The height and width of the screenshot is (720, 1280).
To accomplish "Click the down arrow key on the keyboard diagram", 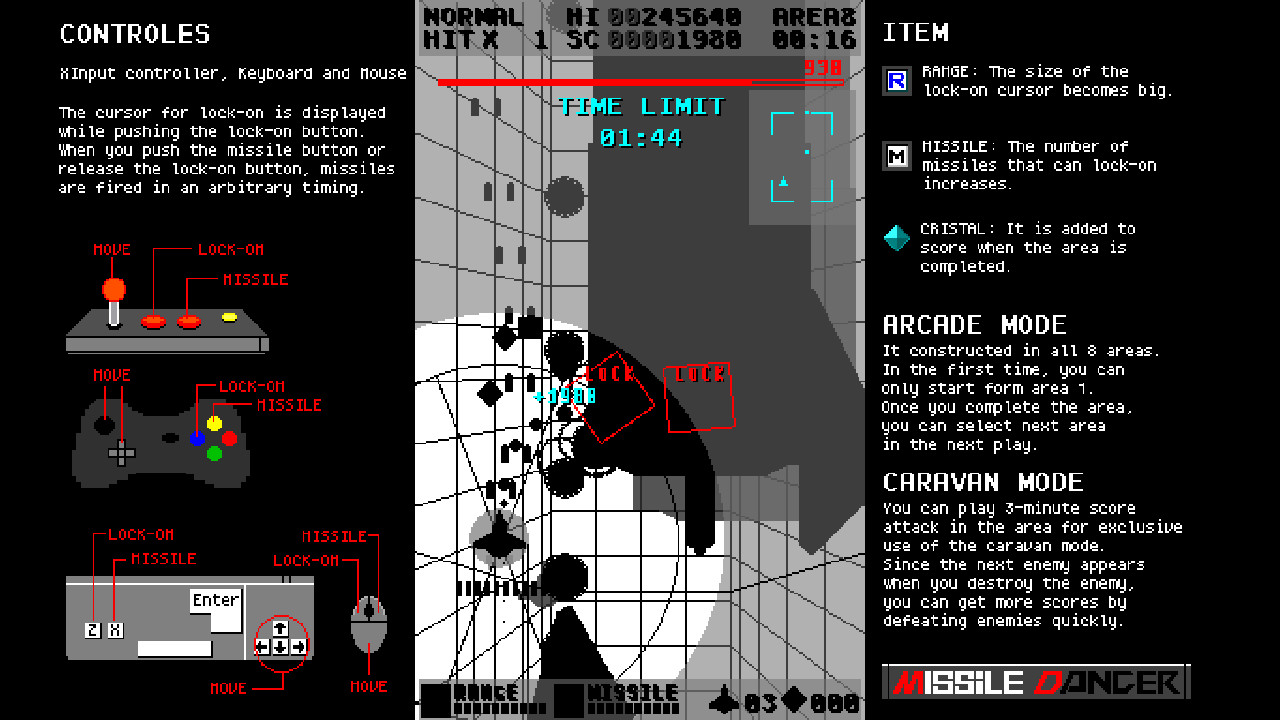I will 281,649.
